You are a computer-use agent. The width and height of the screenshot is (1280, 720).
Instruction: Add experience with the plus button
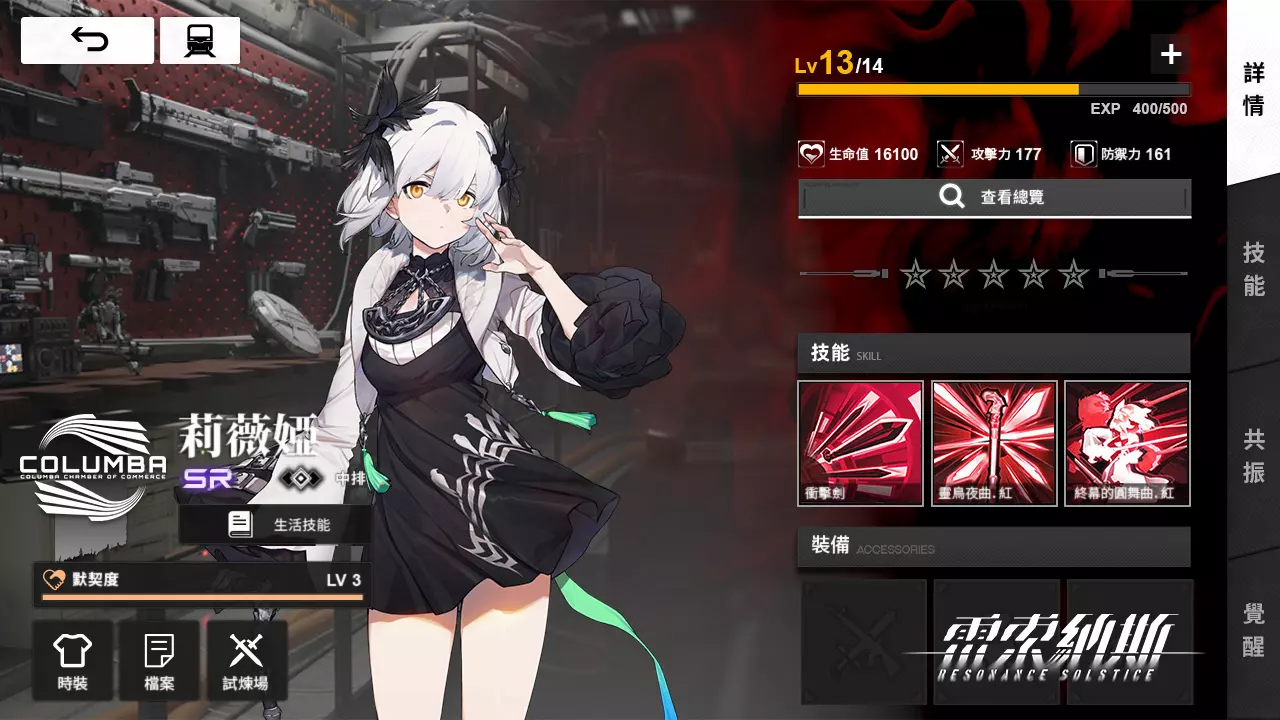coord(1170,54)
